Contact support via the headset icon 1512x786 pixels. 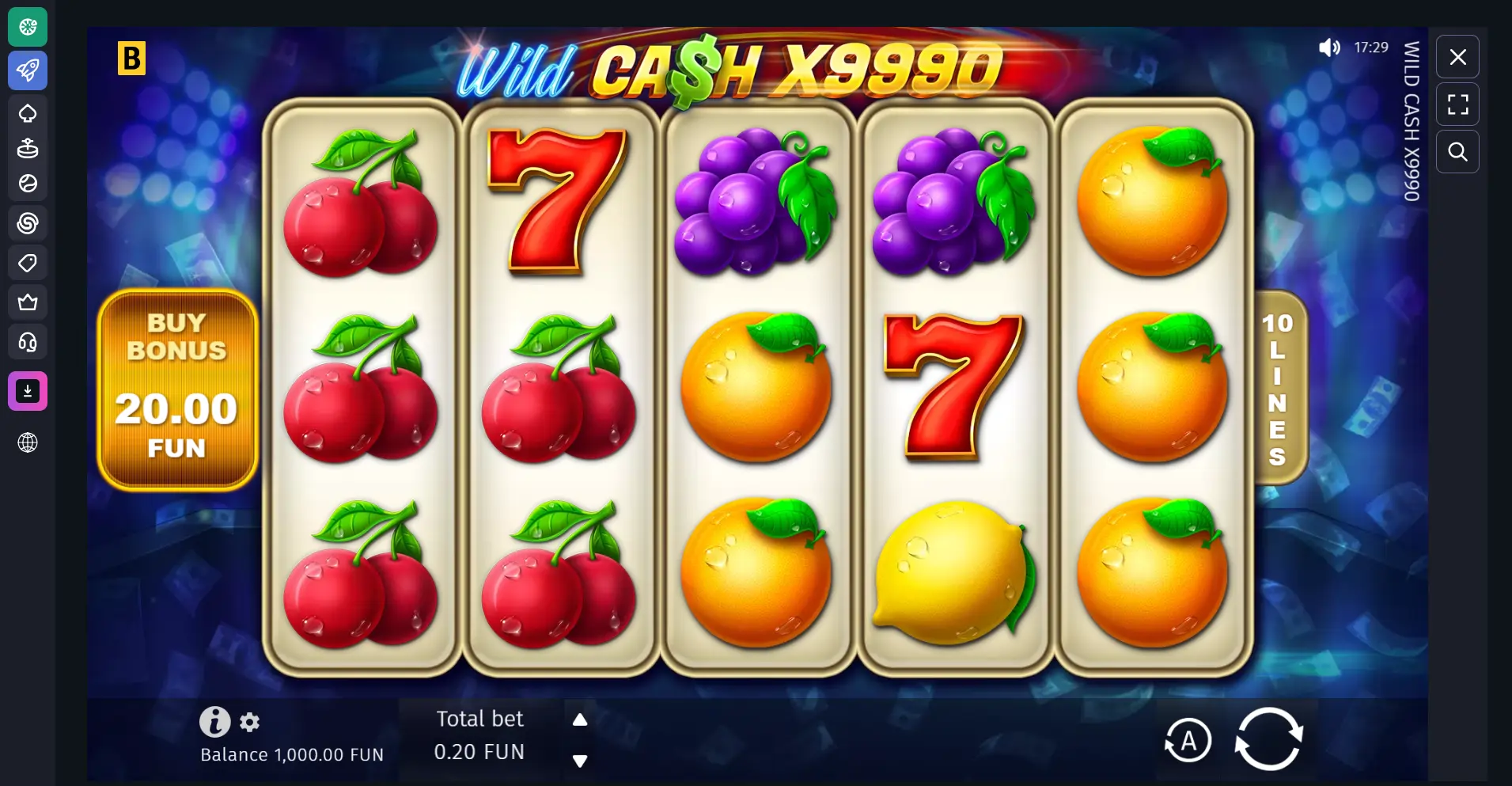(28, 341)
